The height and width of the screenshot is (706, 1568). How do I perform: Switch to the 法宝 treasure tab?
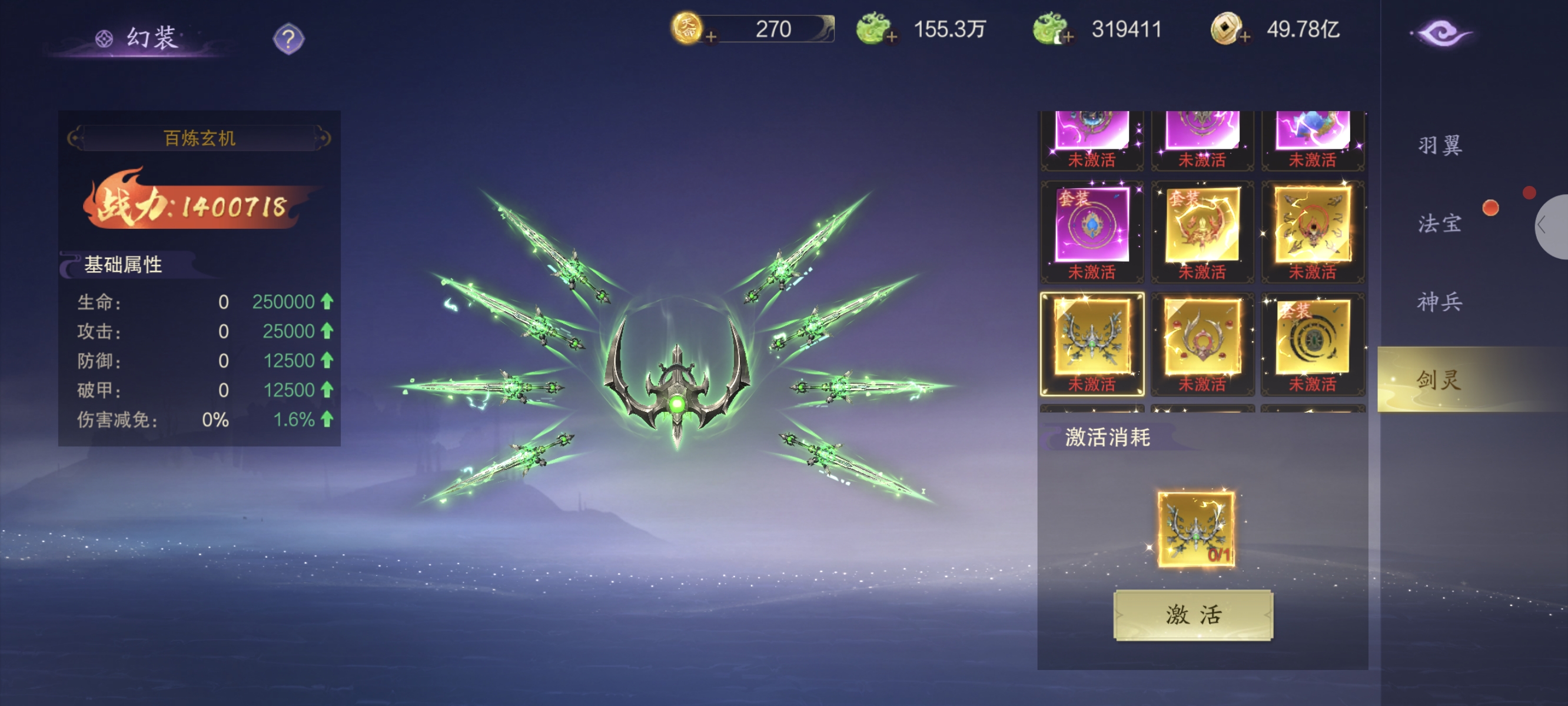(x=1440, y=224)
